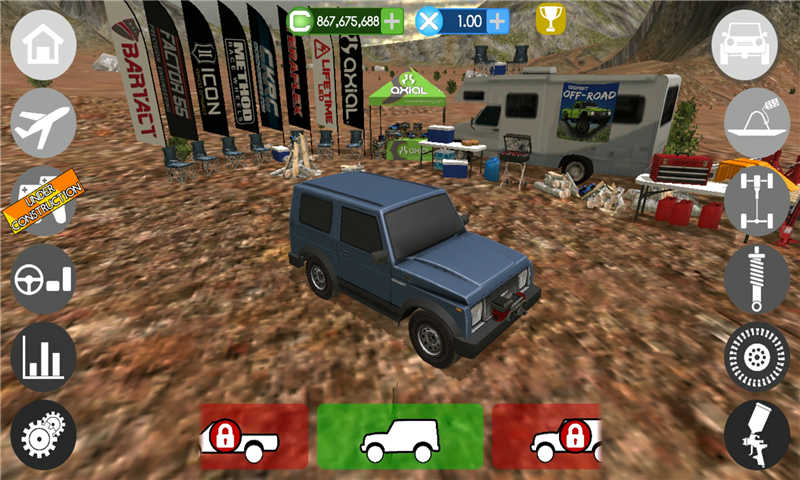Open the gears settings menu
The width and height of the screenshot is (800, 480).
(43, 435)
